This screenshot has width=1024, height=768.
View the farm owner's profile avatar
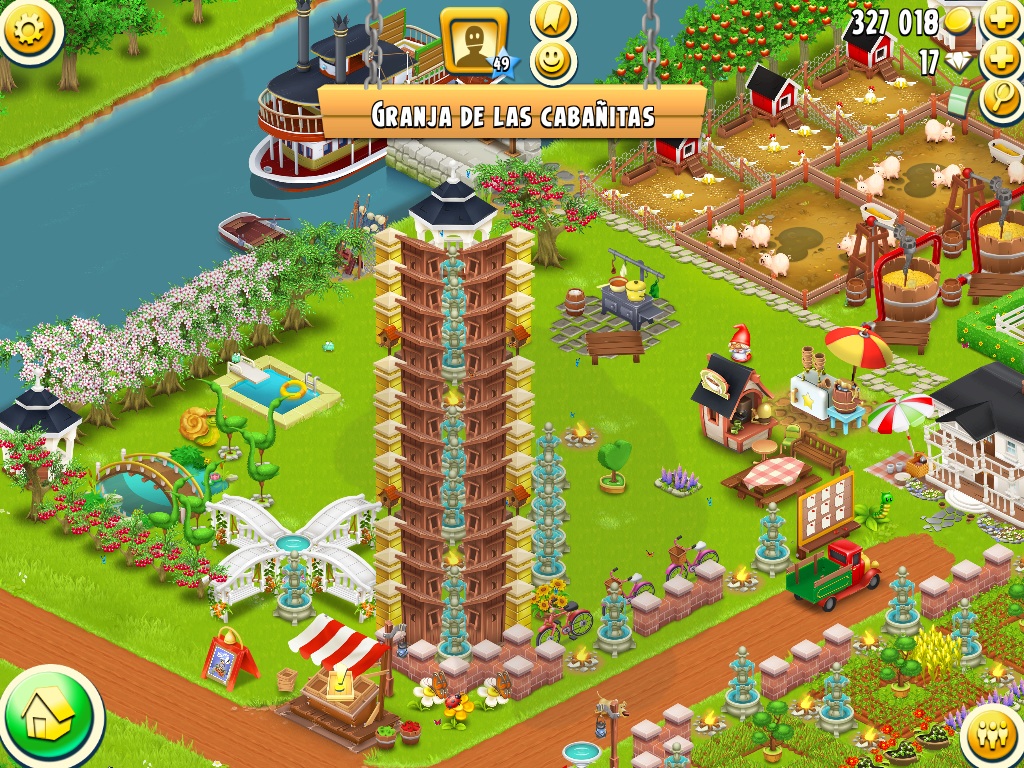[473, 40]
